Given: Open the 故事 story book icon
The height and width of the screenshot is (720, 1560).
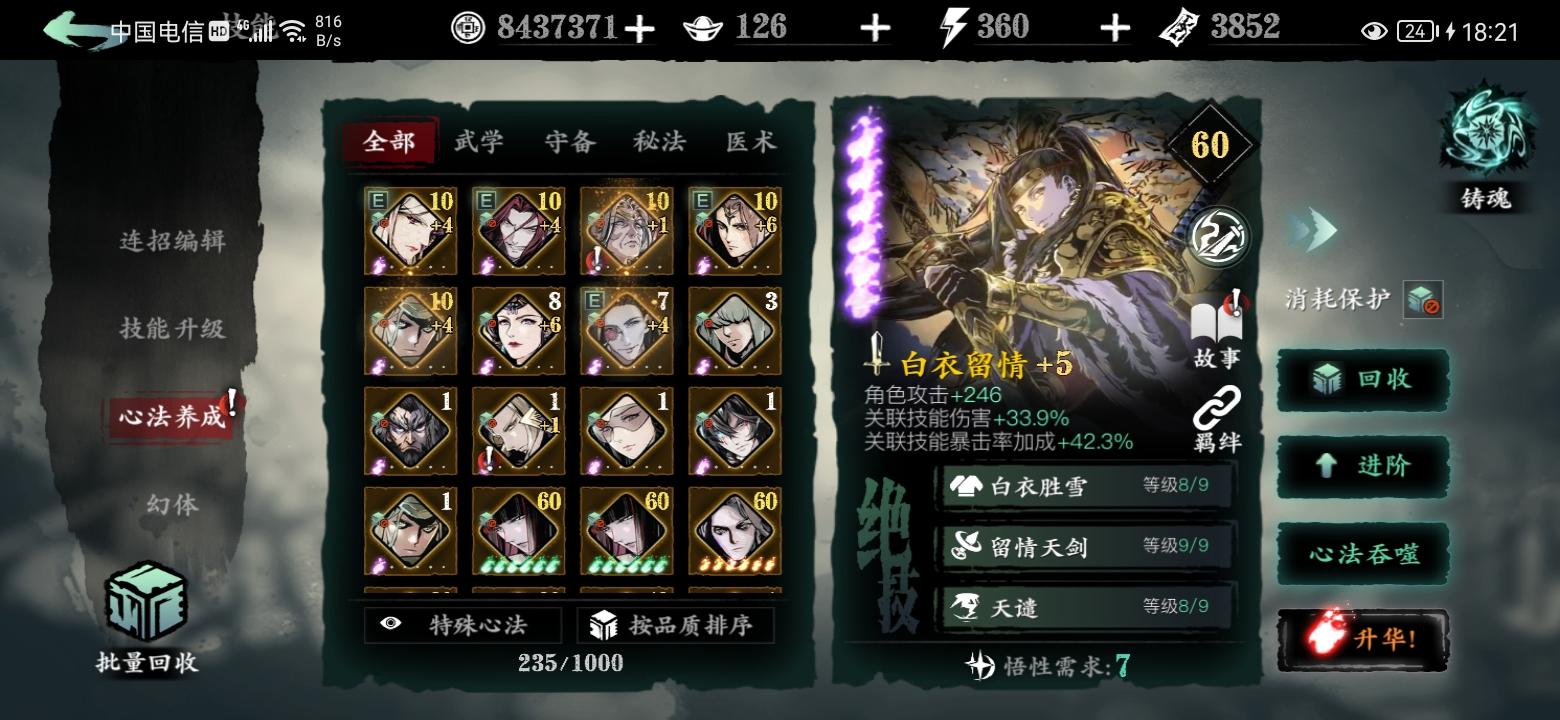Looking at the screenshot, I should coord(1217,320).
